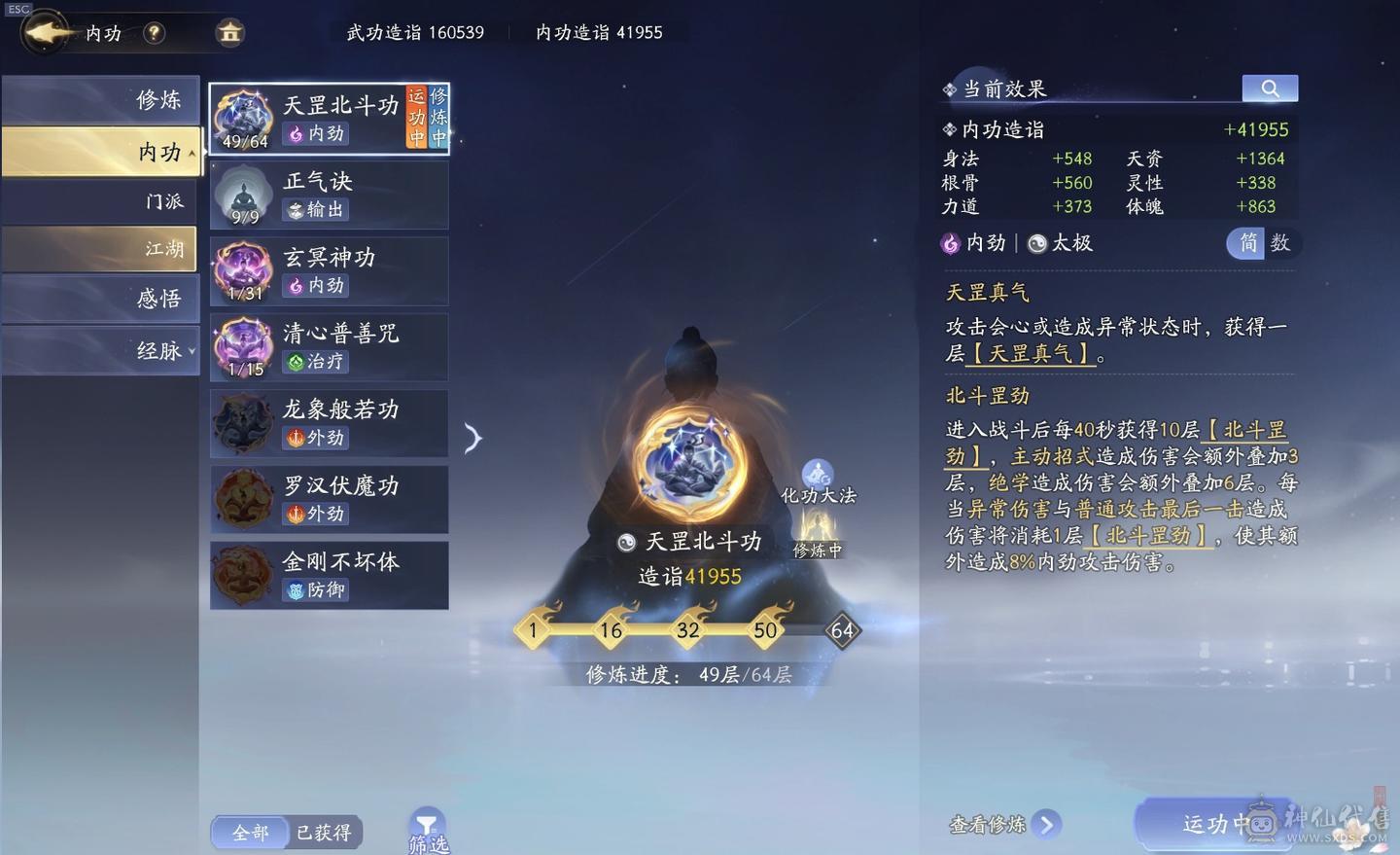
Task: Open the 罗汉伏魔功 skill entry
Action: [x=329, y=498]
